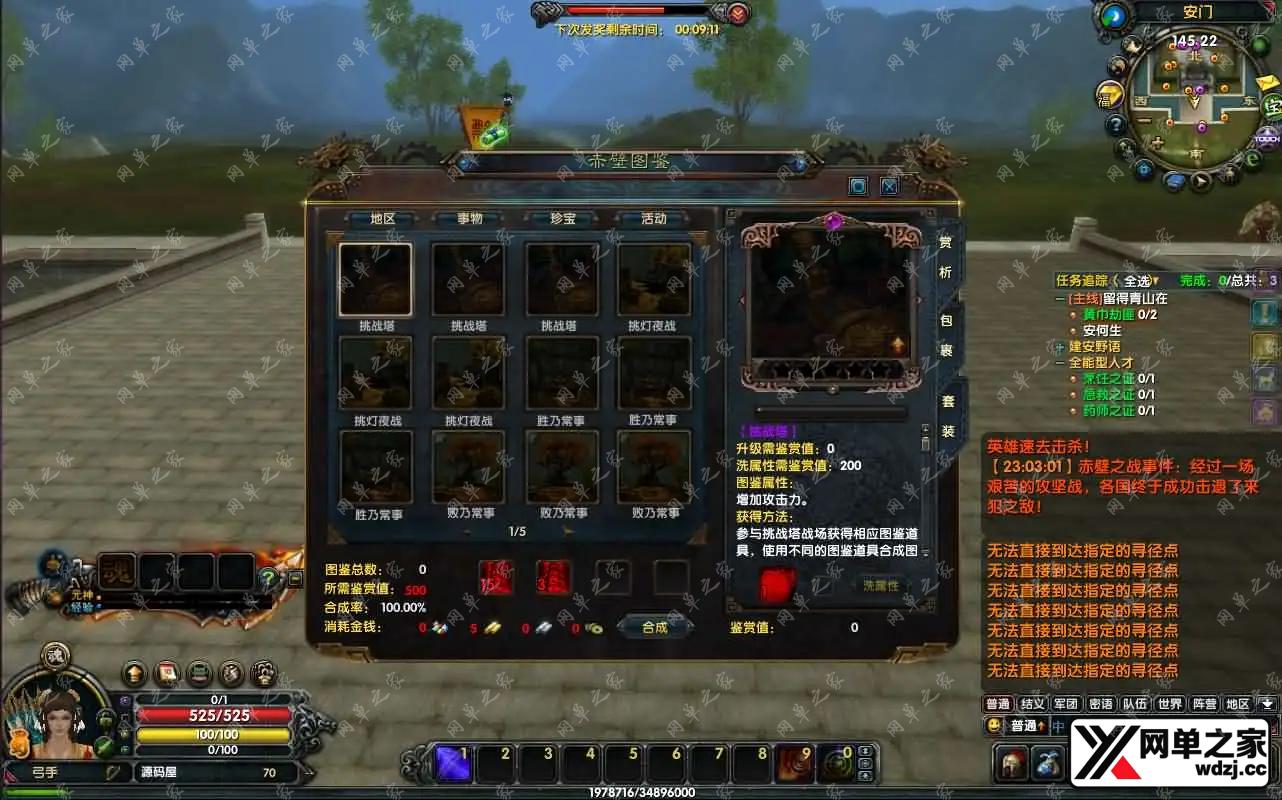The height and width of the screenshot is (800, 1282).
Task: Switch chat to the 世界 channel
Action: click(1170, 704)
